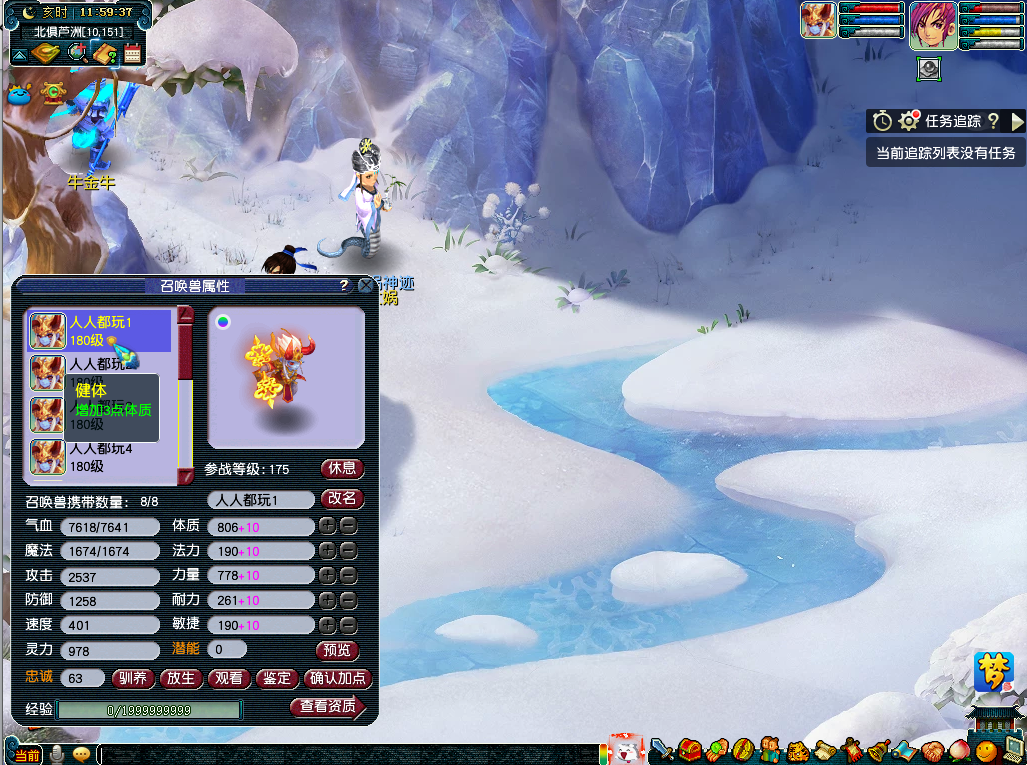Add a point to 体质 with plus
The image size is (1027, 765).
coord(326,526)
